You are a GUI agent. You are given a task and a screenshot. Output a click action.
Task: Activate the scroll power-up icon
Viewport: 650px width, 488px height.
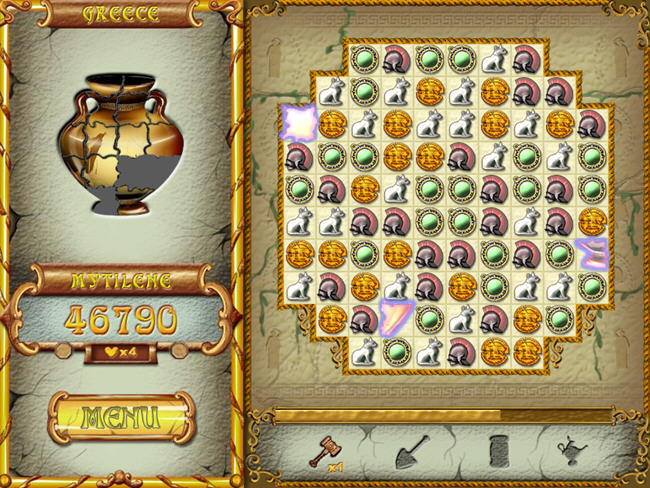click(x=499, y=451)
